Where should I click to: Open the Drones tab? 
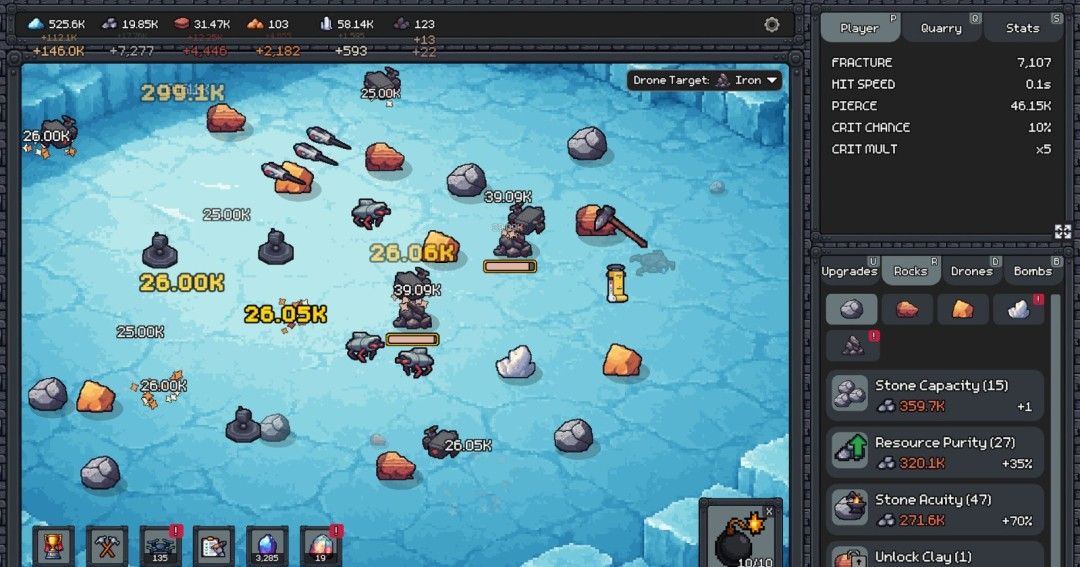pos(971,271)
